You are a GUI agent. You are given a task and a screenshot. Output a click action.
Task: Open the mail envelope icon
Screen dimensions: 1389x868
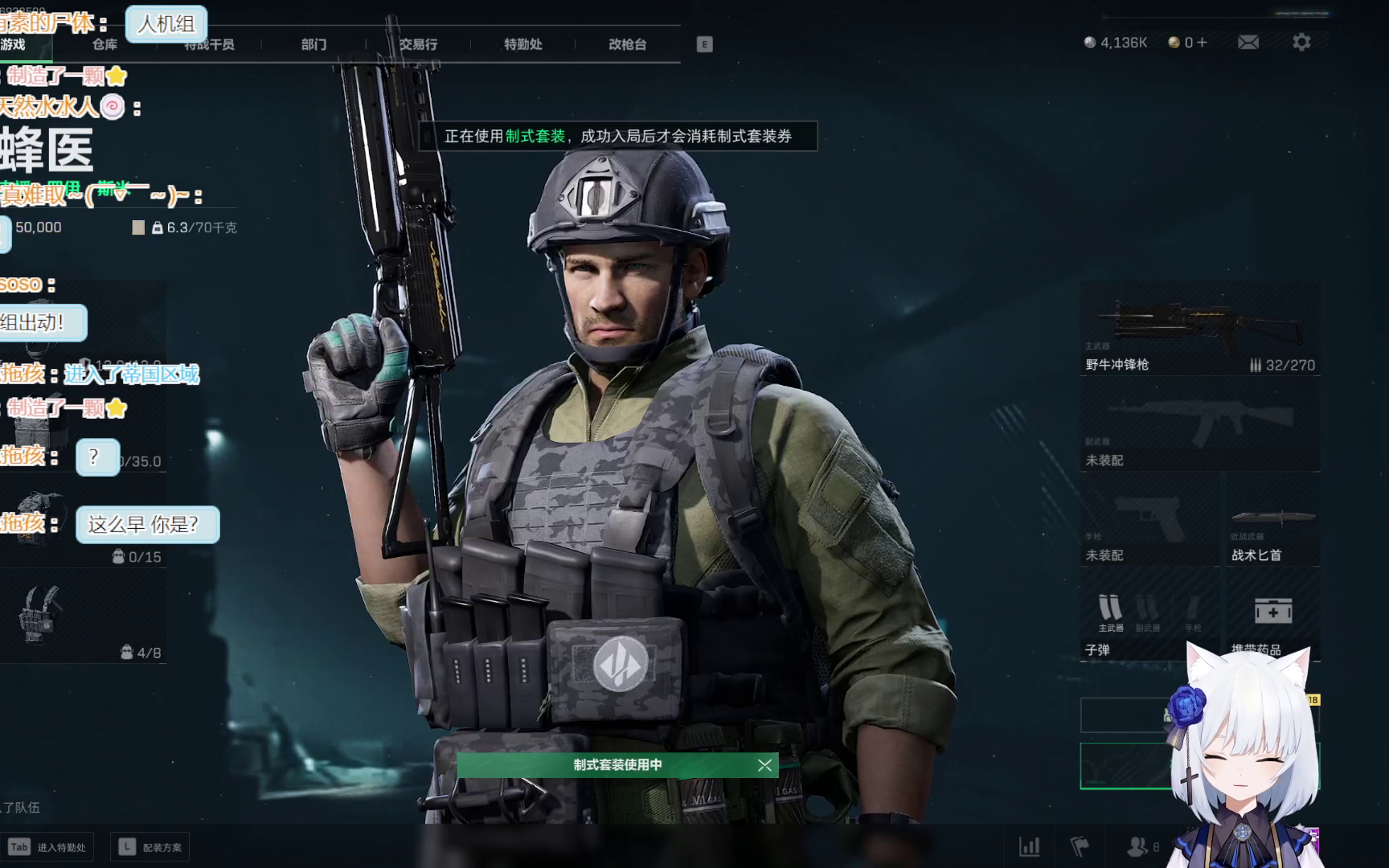(1248, 43)
